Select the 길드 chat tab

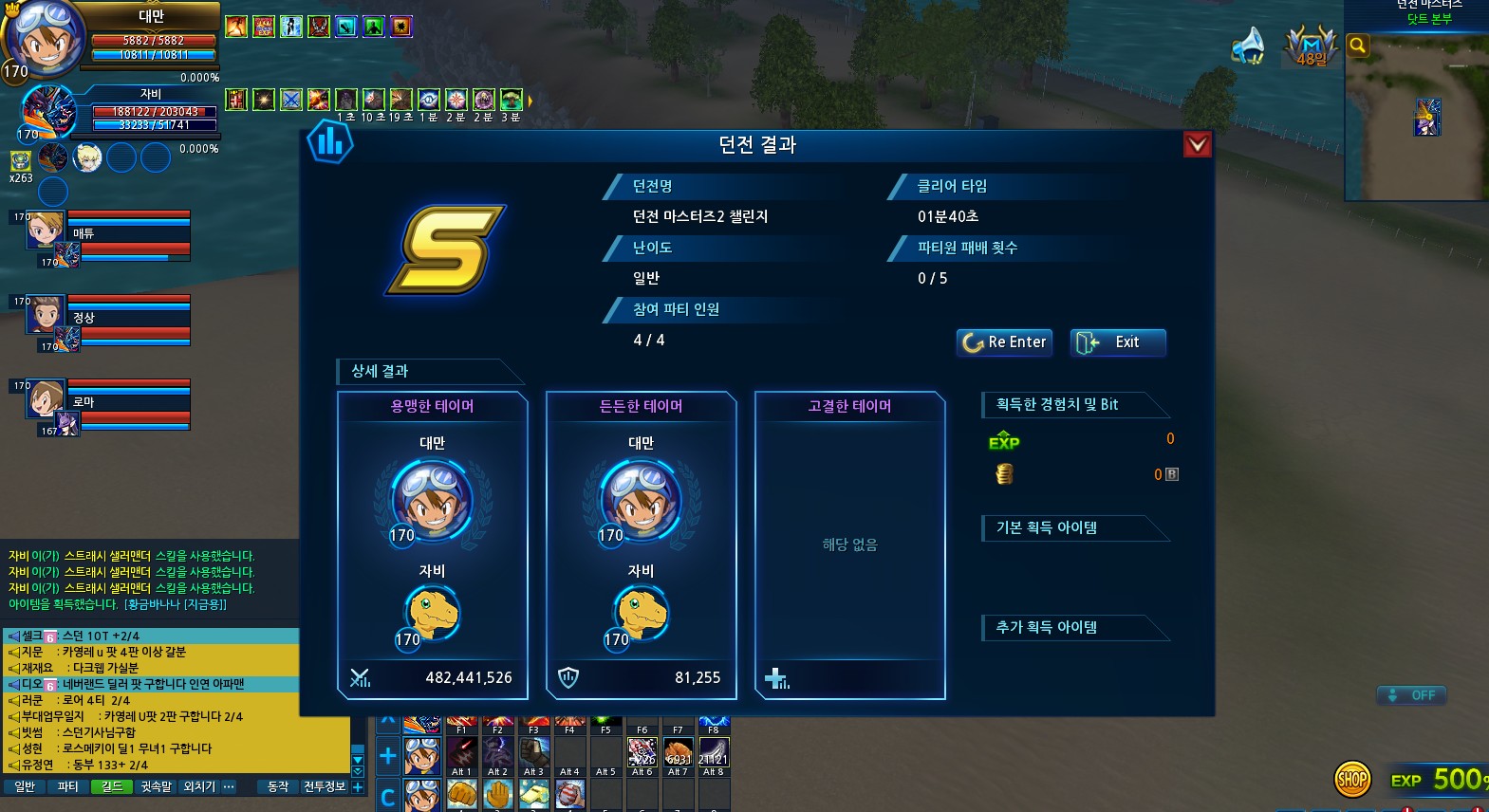coord(112,786)
